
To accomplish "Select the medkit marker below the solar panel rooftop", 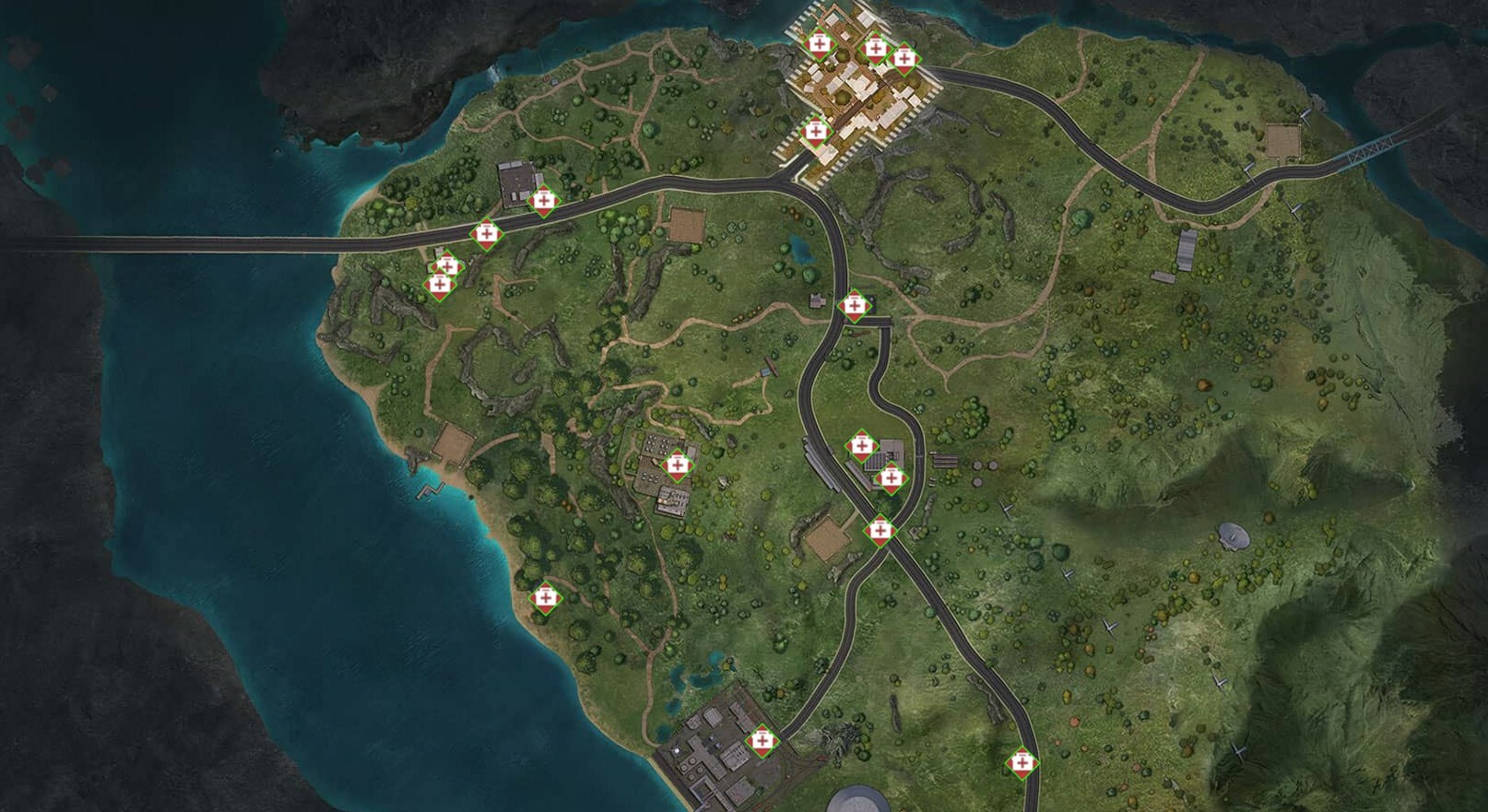I will tap(891, 478).
